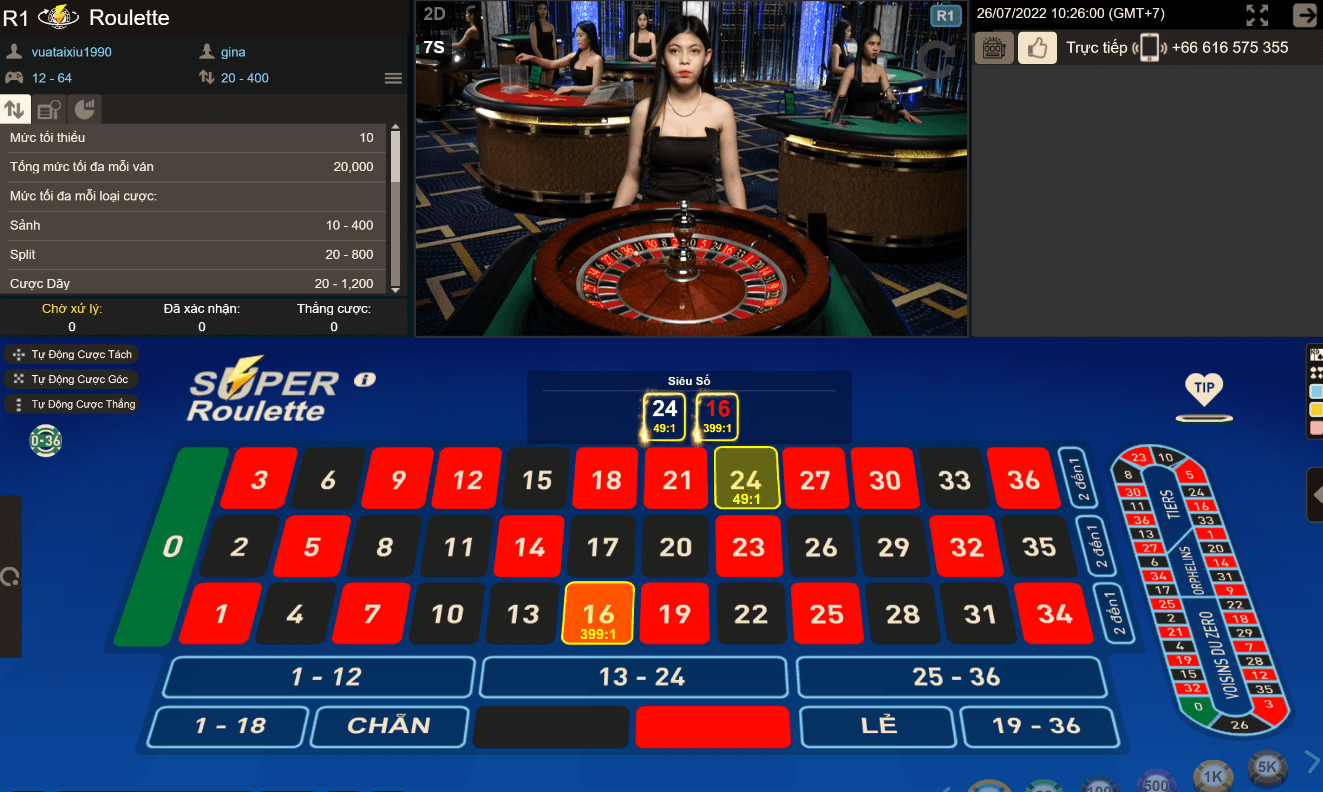This screenshot has width=1323, height=792.
Task: Switch the video to 2D view
Action: 434,14
